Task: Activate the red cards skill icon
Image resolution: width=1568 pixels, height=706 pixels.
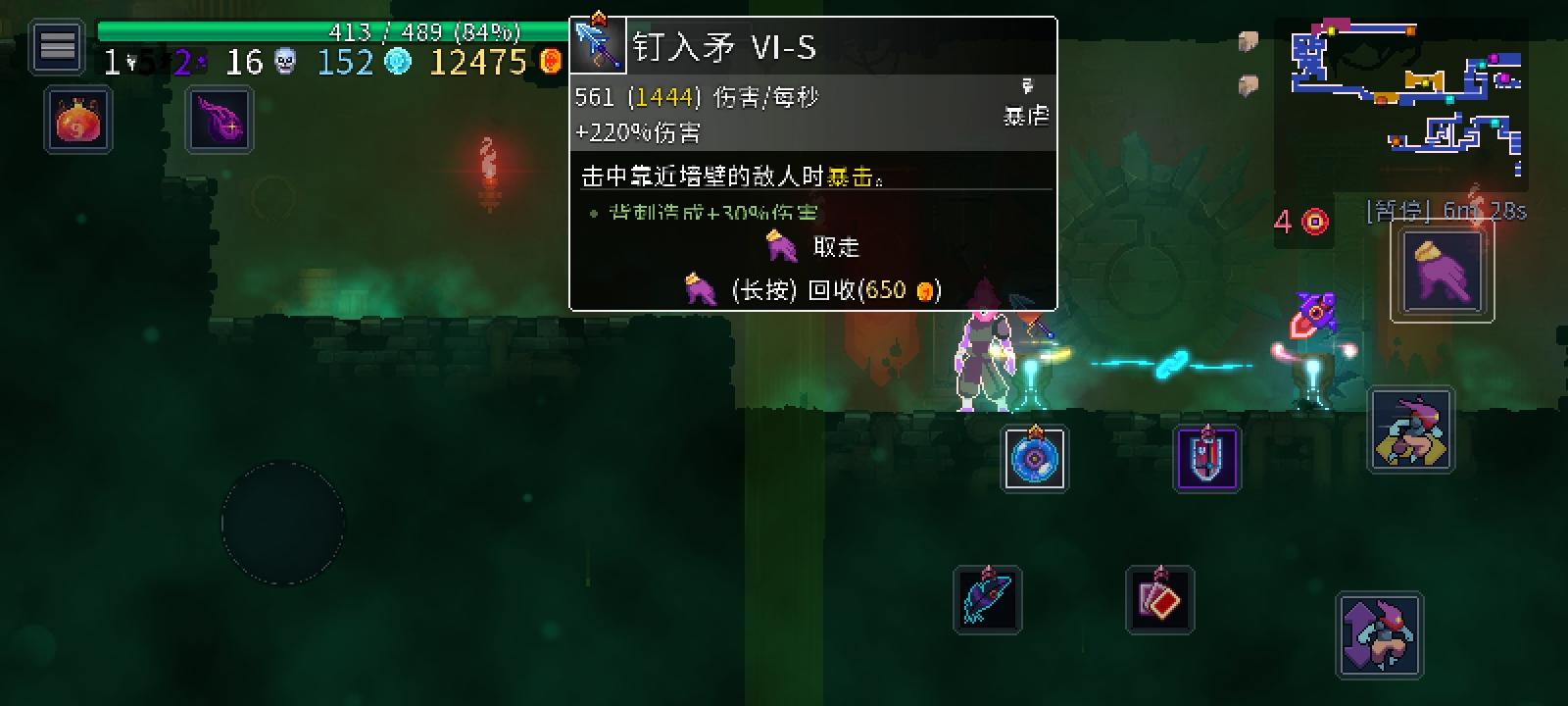Action: point(1159,601)
